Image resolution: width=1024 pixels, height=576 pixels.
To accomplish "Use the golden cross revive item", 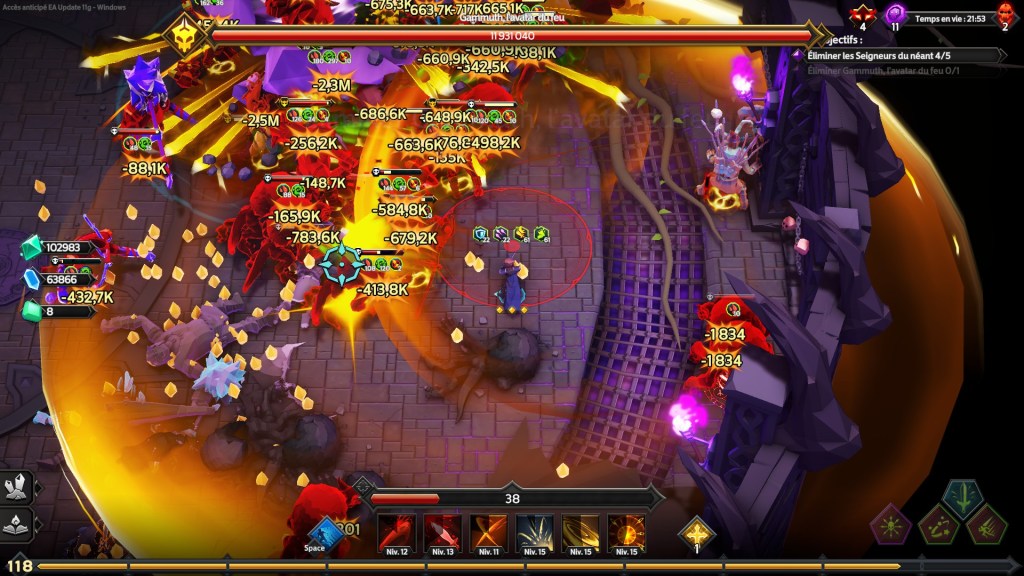I will click(x=696, y=532).
